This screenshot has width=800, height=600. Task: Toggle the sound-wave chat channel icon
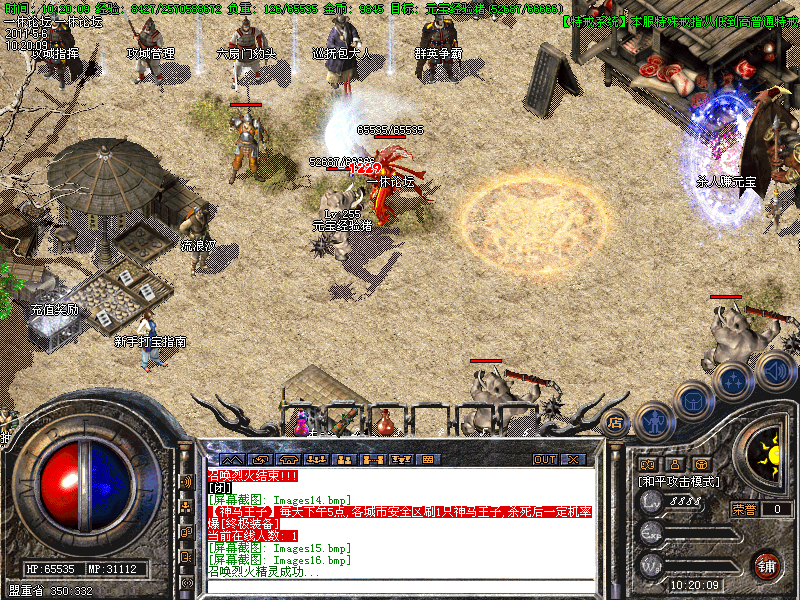coord(186,481)
